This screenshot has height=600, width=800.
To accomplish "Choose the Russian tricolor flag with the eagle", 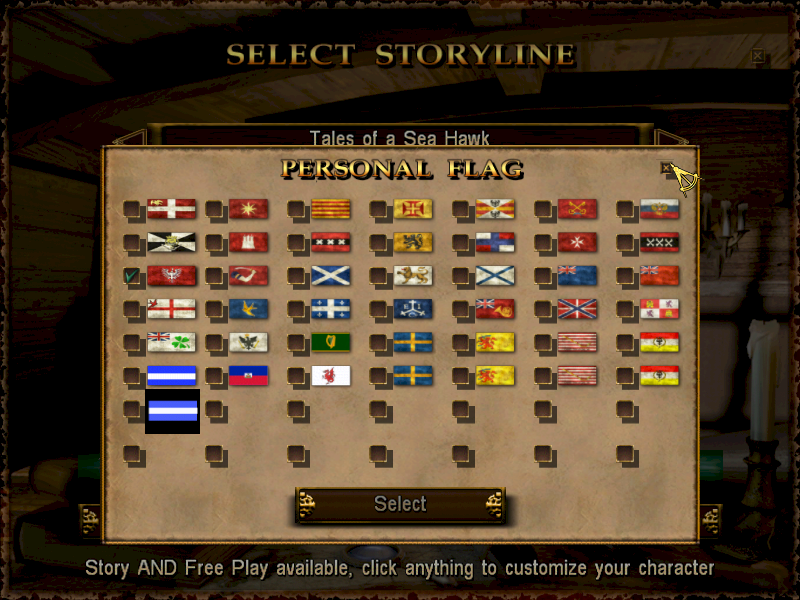I will click(659, 209).
